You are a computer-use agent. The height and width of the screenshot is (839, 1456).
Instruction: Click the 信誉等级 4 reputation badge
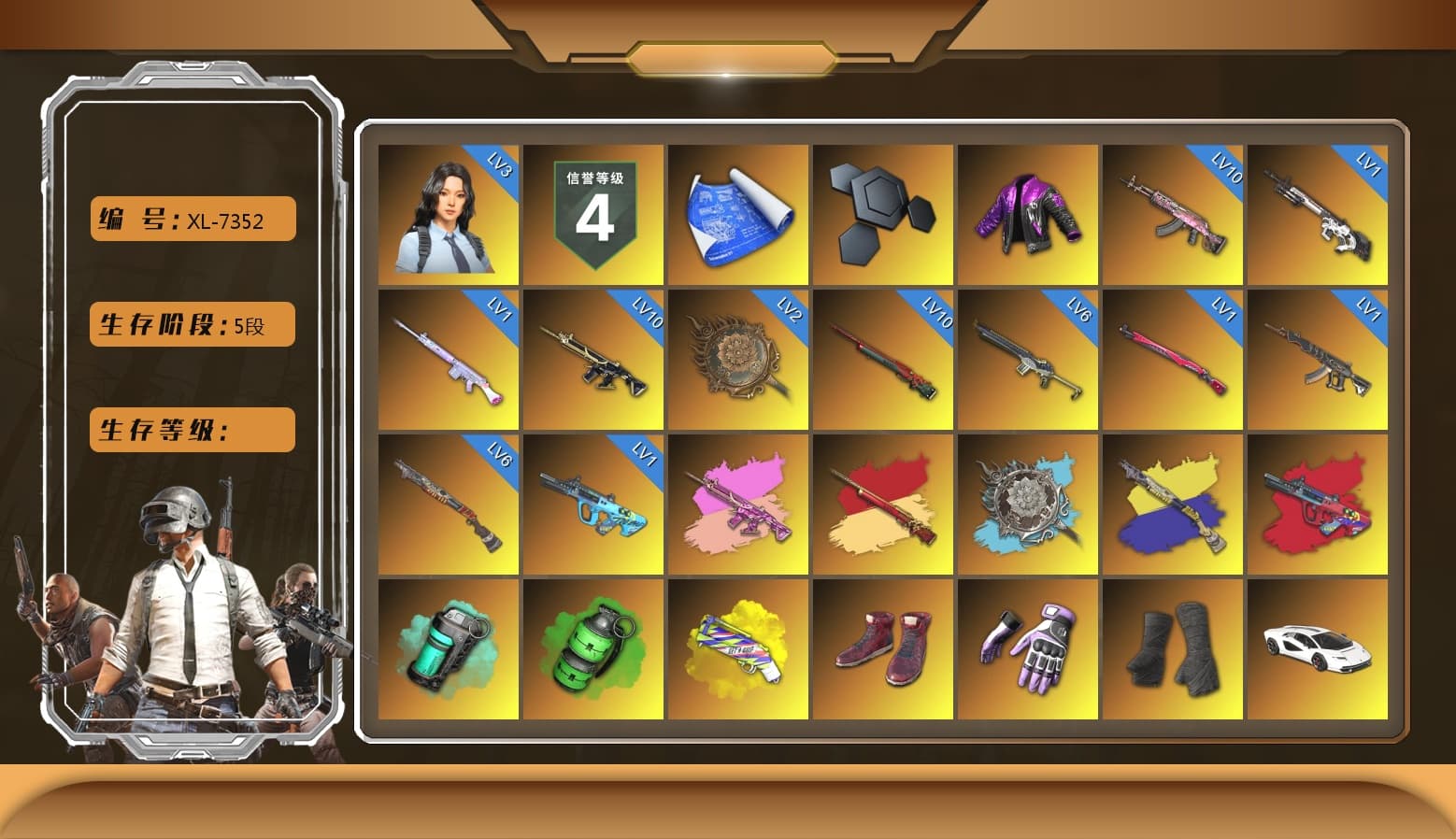[x=594, y=213]
